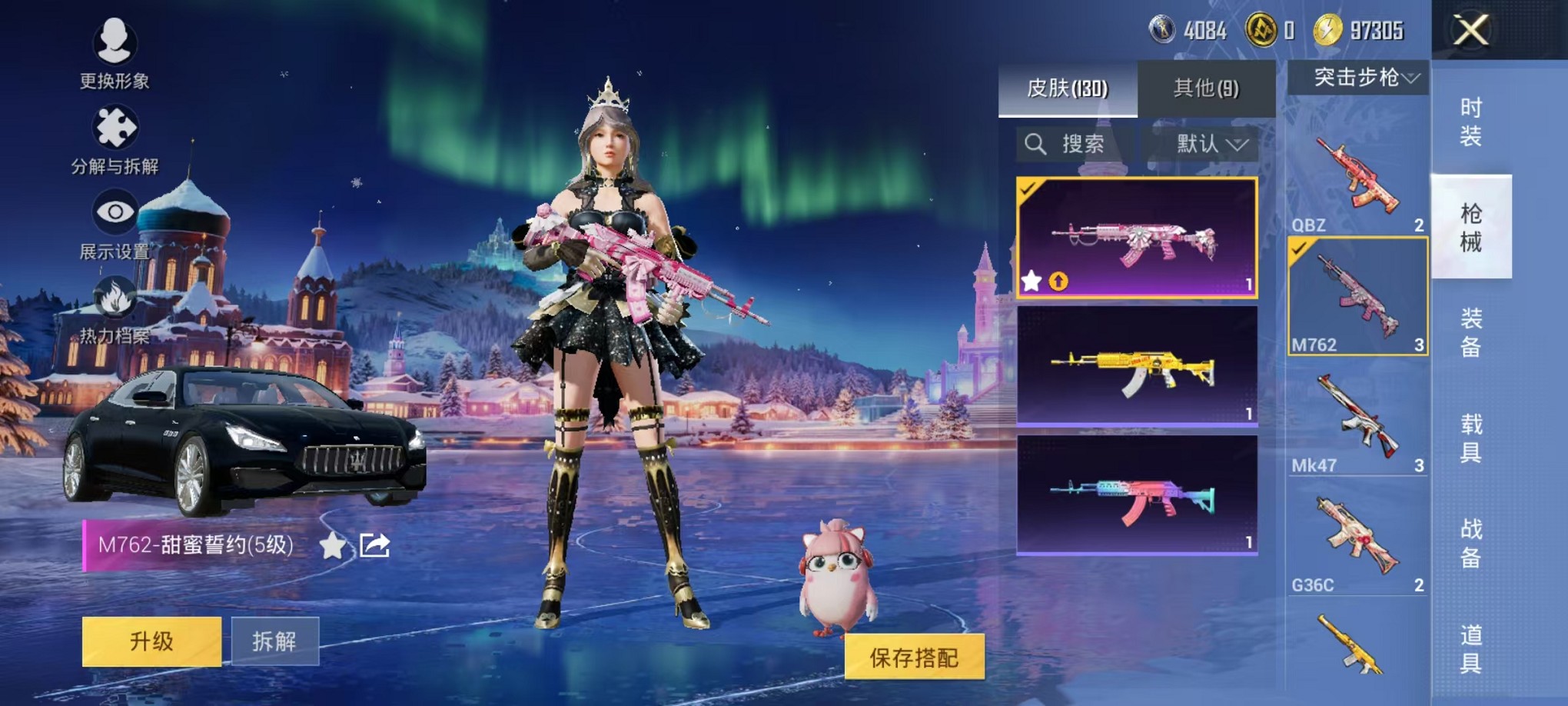Choose the QBZ weapon entry

[x=1357, y=179]
